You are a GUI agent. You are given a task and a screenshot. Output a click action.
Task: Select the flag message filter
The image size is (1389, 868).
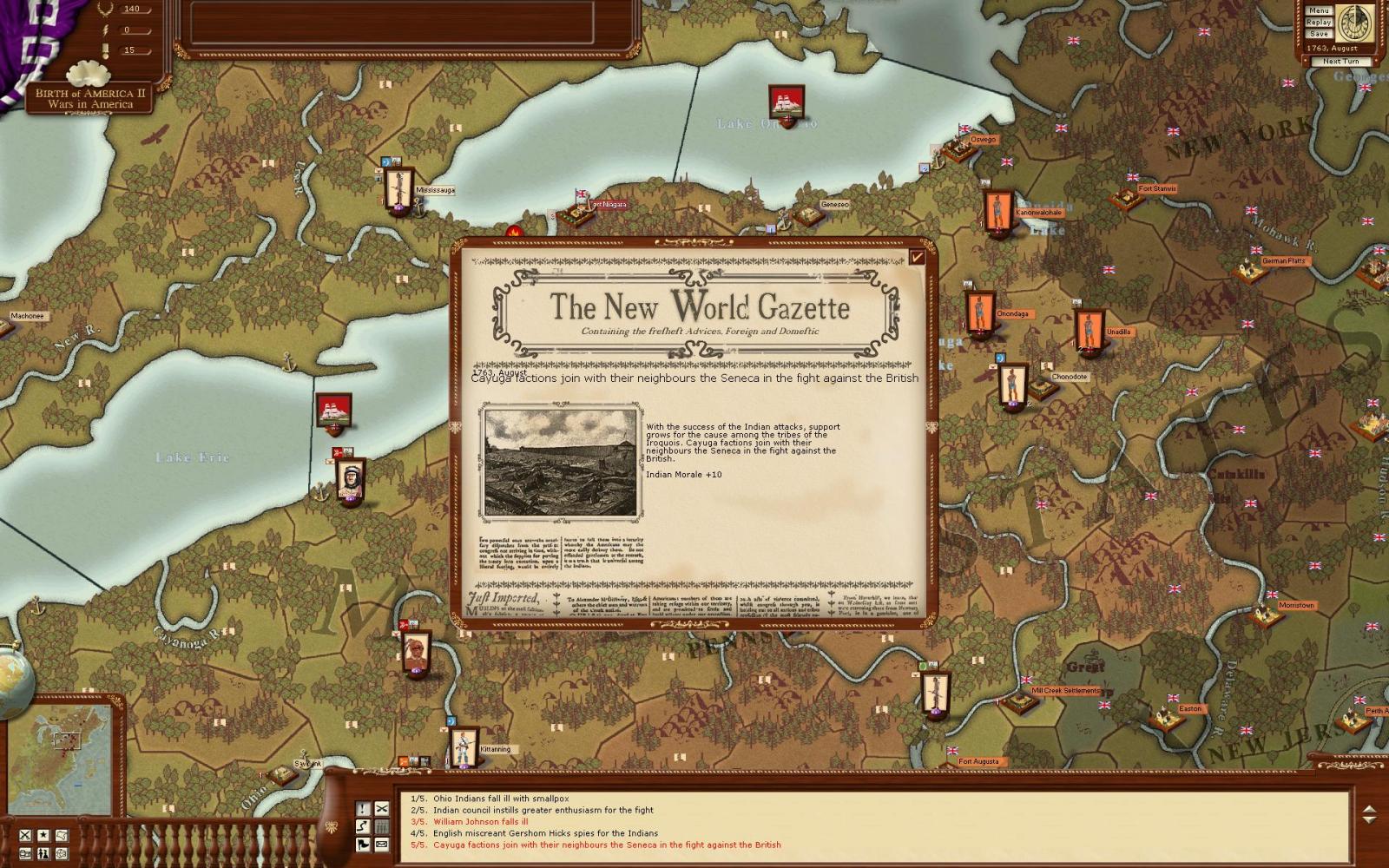point(363,844)
